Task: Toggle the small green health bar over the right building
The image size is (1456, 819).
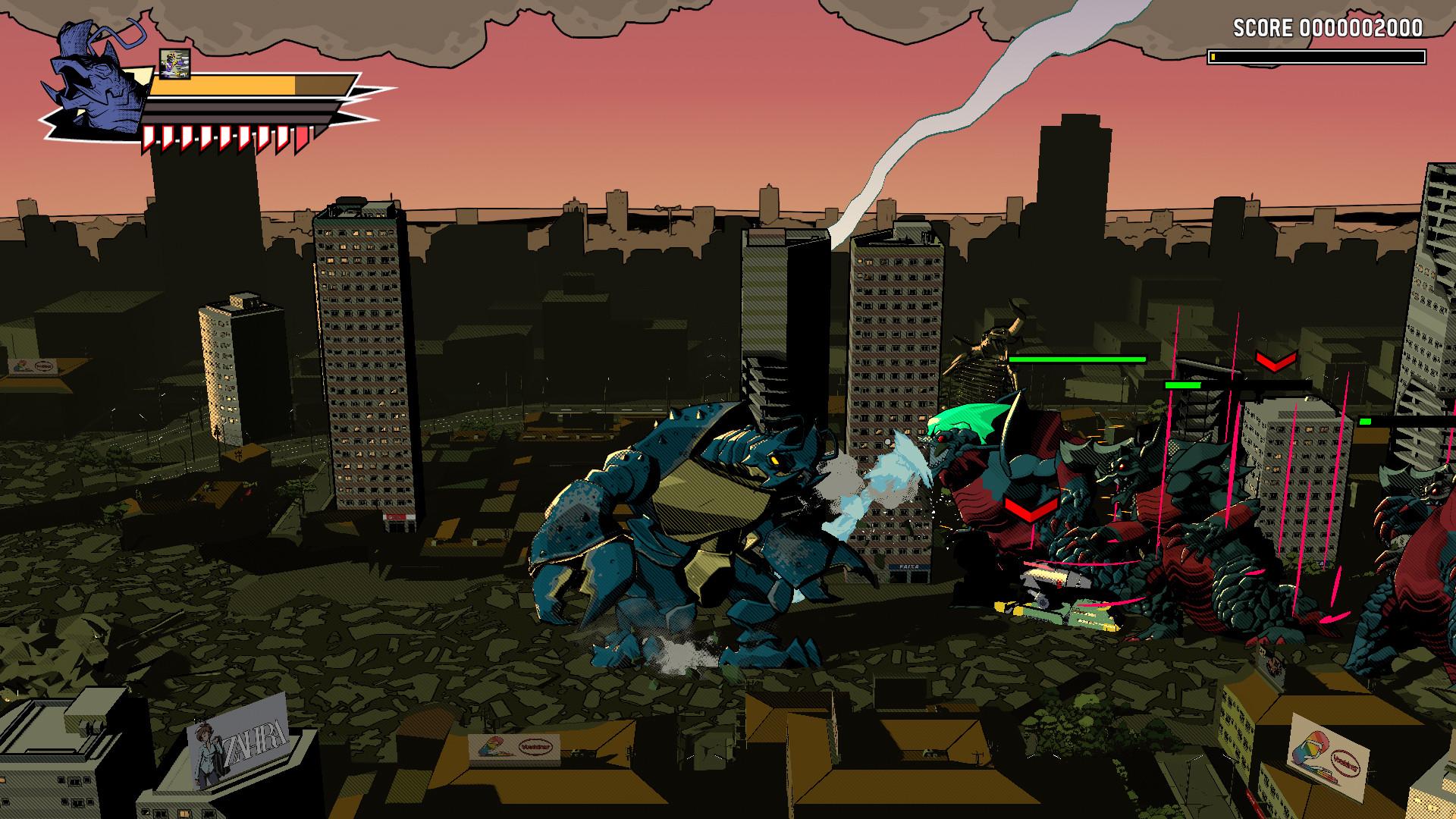Action: point(1183,385)
